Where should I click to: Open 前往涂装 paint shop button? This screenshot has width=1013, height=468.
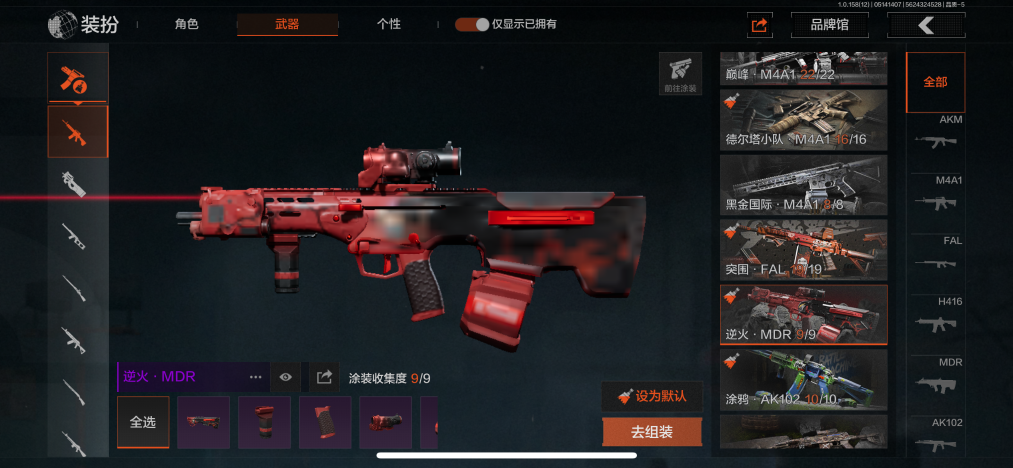point(680,74)
